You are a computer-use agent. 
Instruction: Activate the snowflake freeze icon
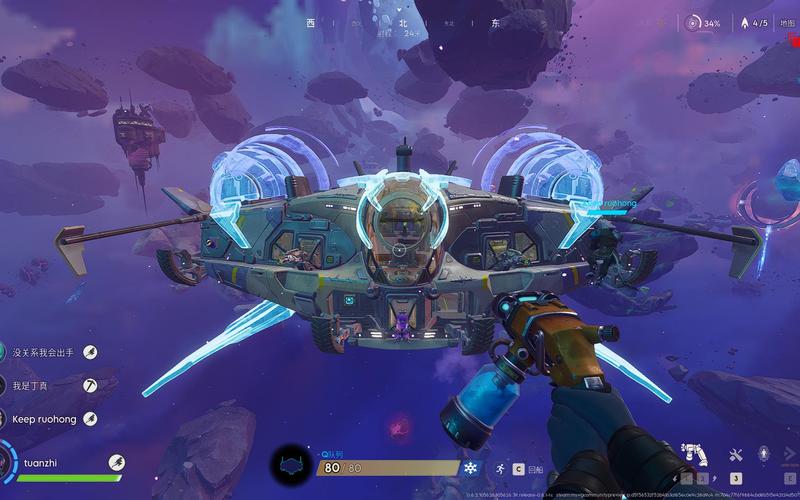(470, 467)
